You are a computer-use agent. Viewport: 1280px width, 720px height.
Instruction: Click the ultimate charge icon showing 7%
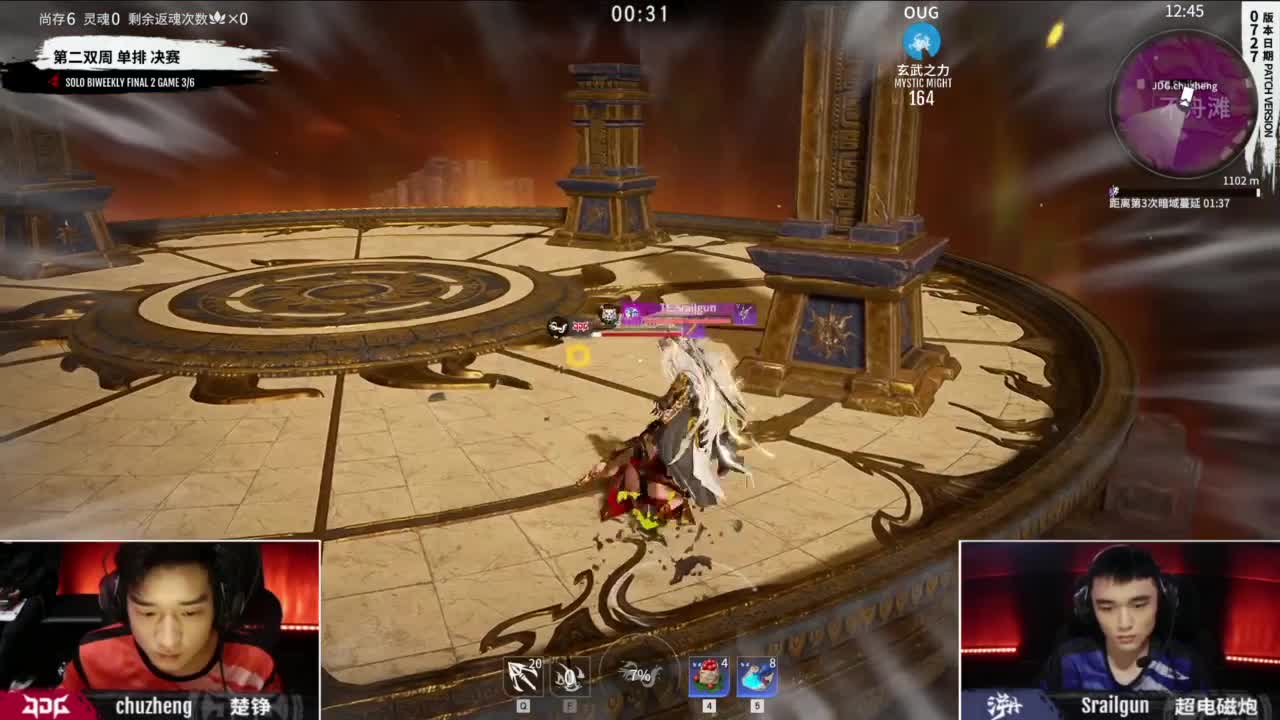(640, 675)
